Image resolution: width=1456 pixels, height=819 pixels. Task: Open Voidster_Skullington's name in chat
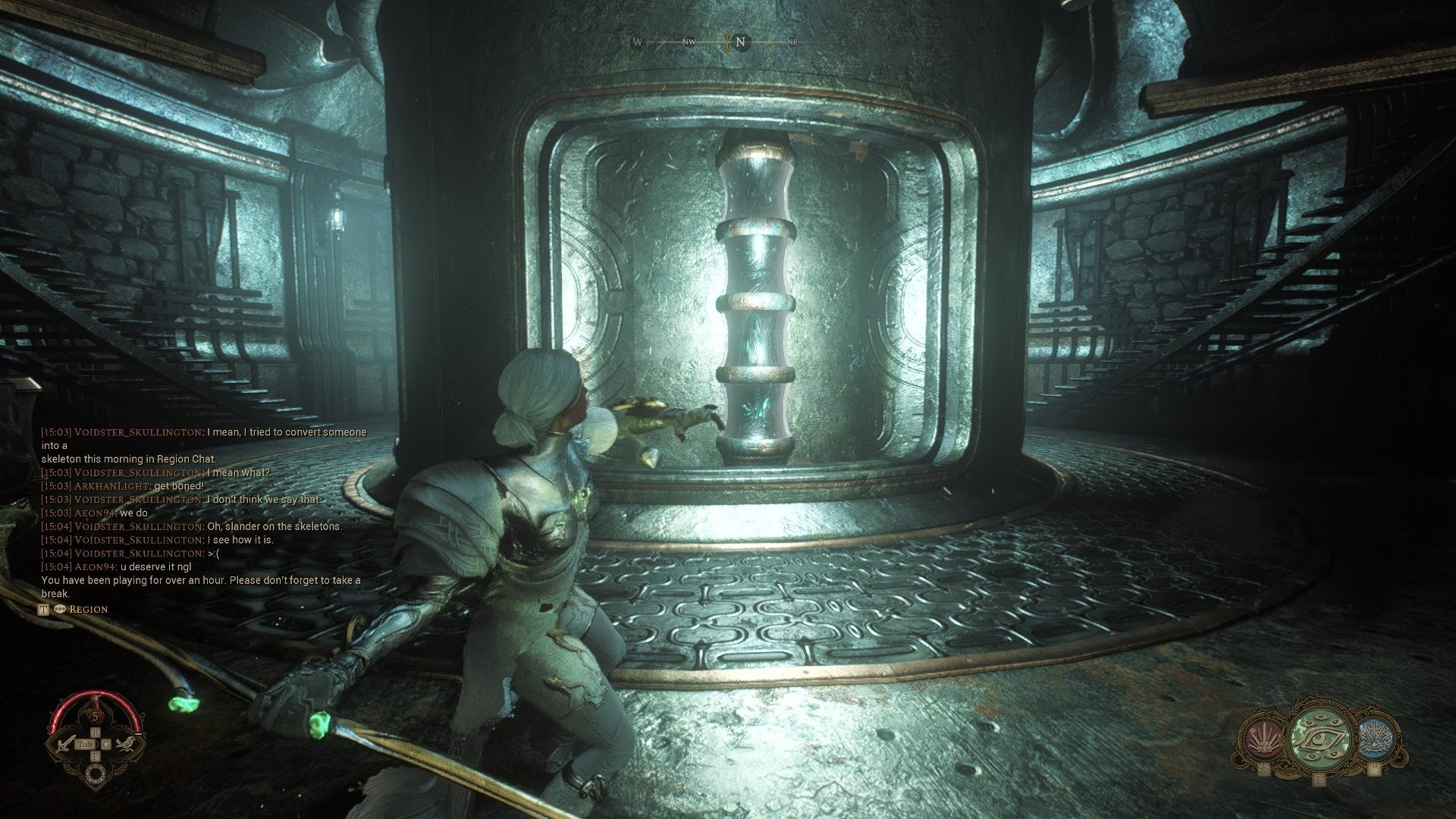click(x=138, y=432)
